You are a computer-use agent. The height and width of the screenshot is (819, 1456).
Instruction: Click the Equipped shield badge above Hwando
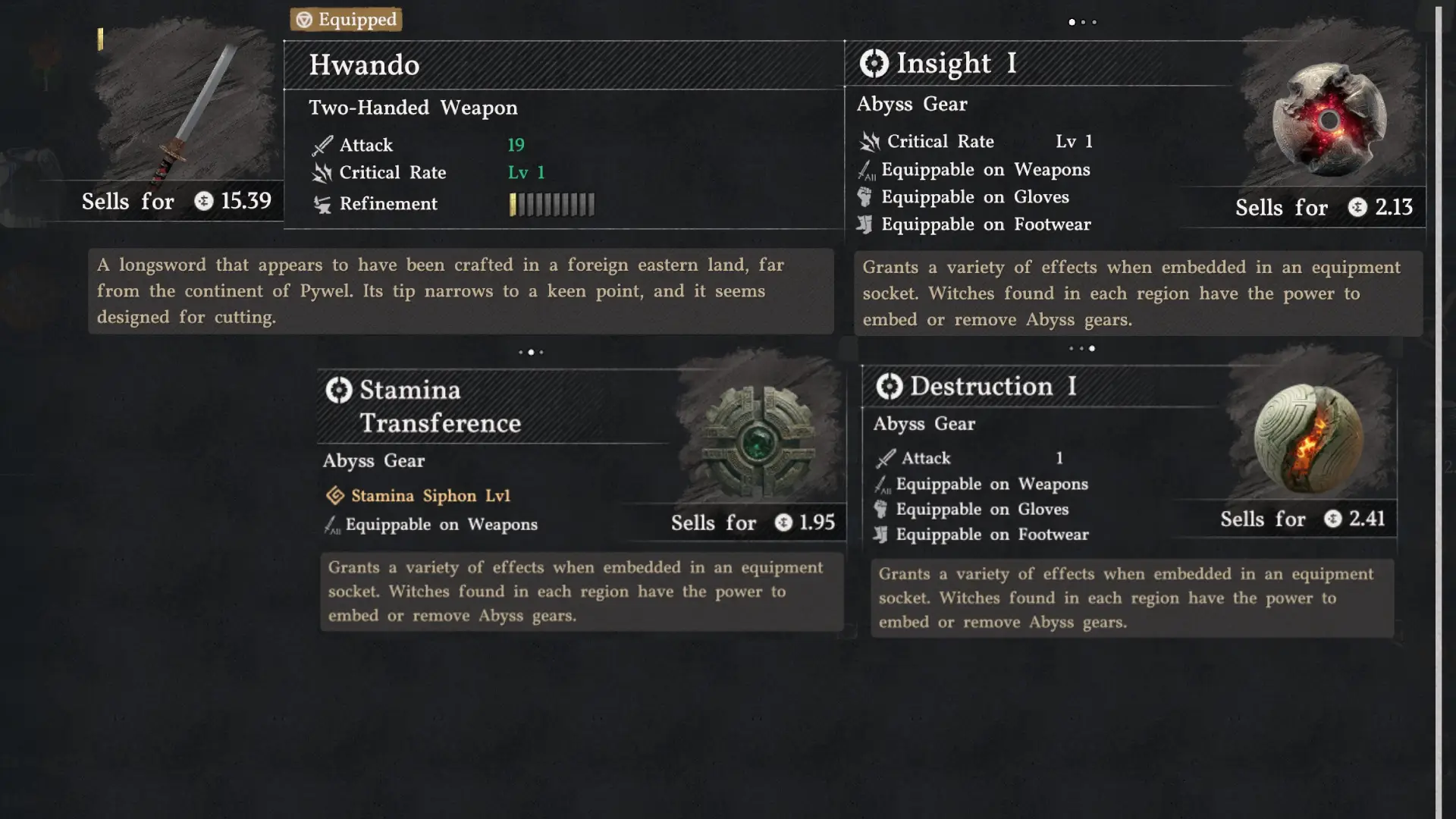click(x=346, y=20)
